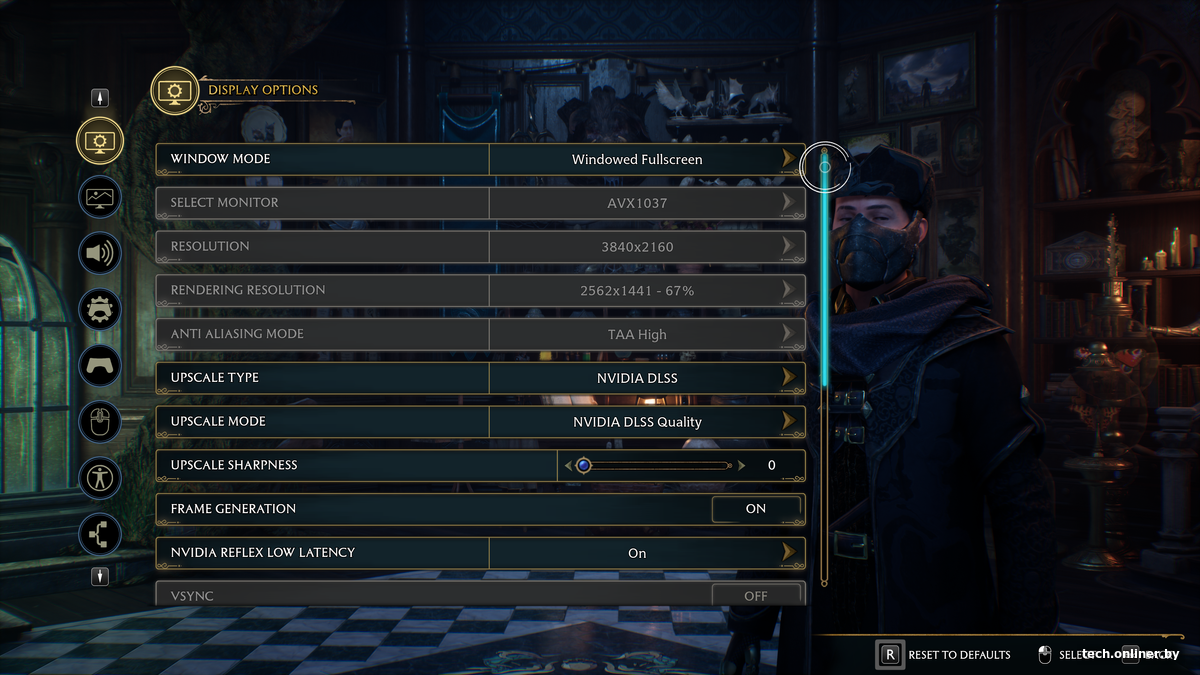
Task: Click the Upscale Sharpness slider knob
Action: point(584,465)
